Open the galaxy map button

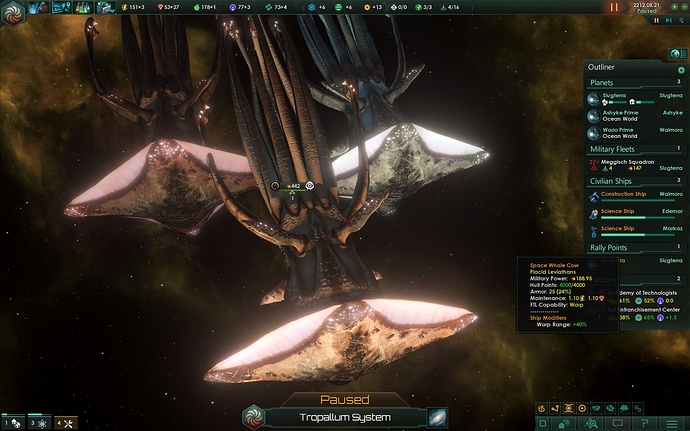[438, 418]
